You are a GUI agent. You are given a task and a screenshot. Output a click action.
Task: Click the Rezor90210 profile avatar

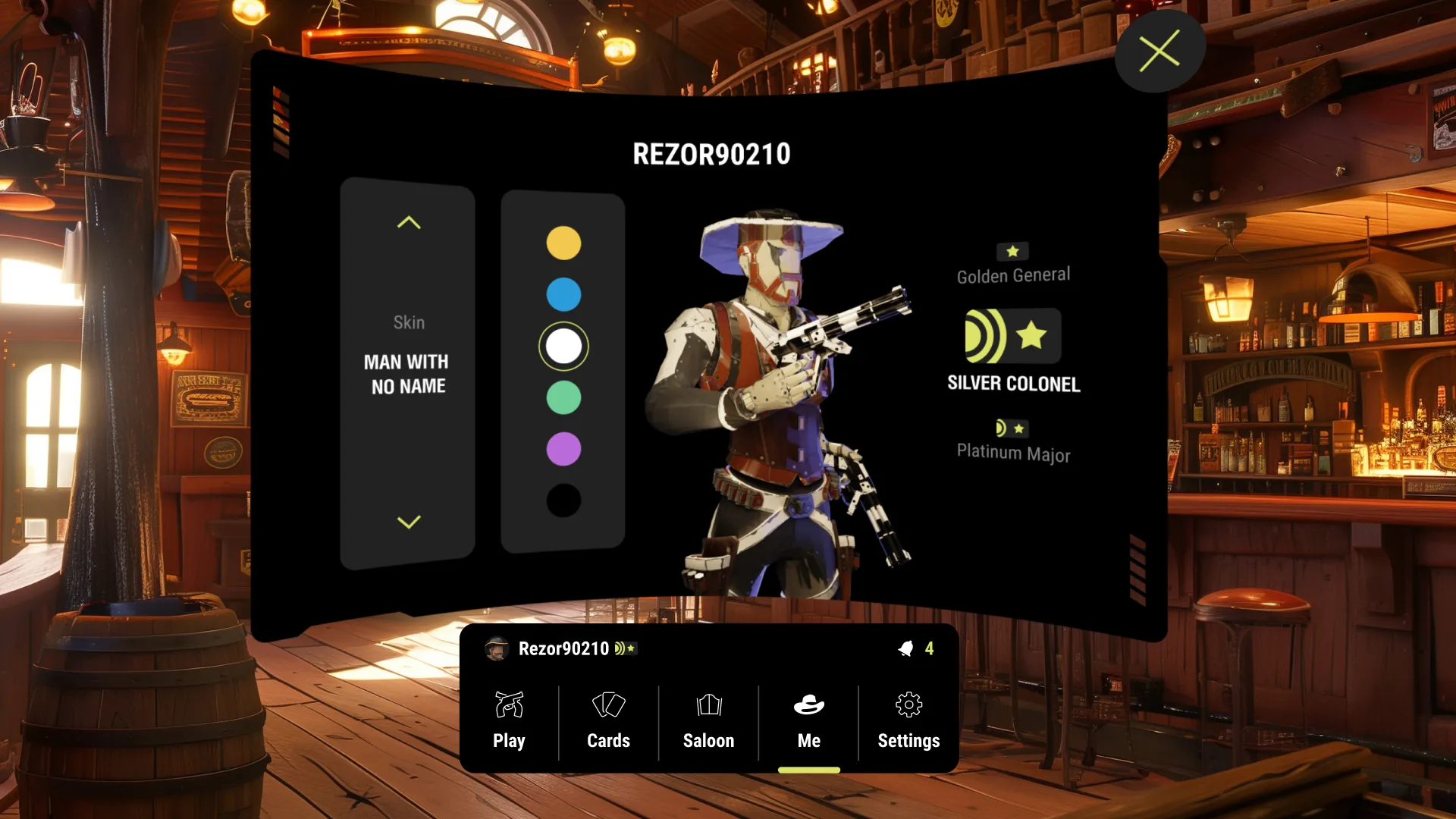point(497,648)
